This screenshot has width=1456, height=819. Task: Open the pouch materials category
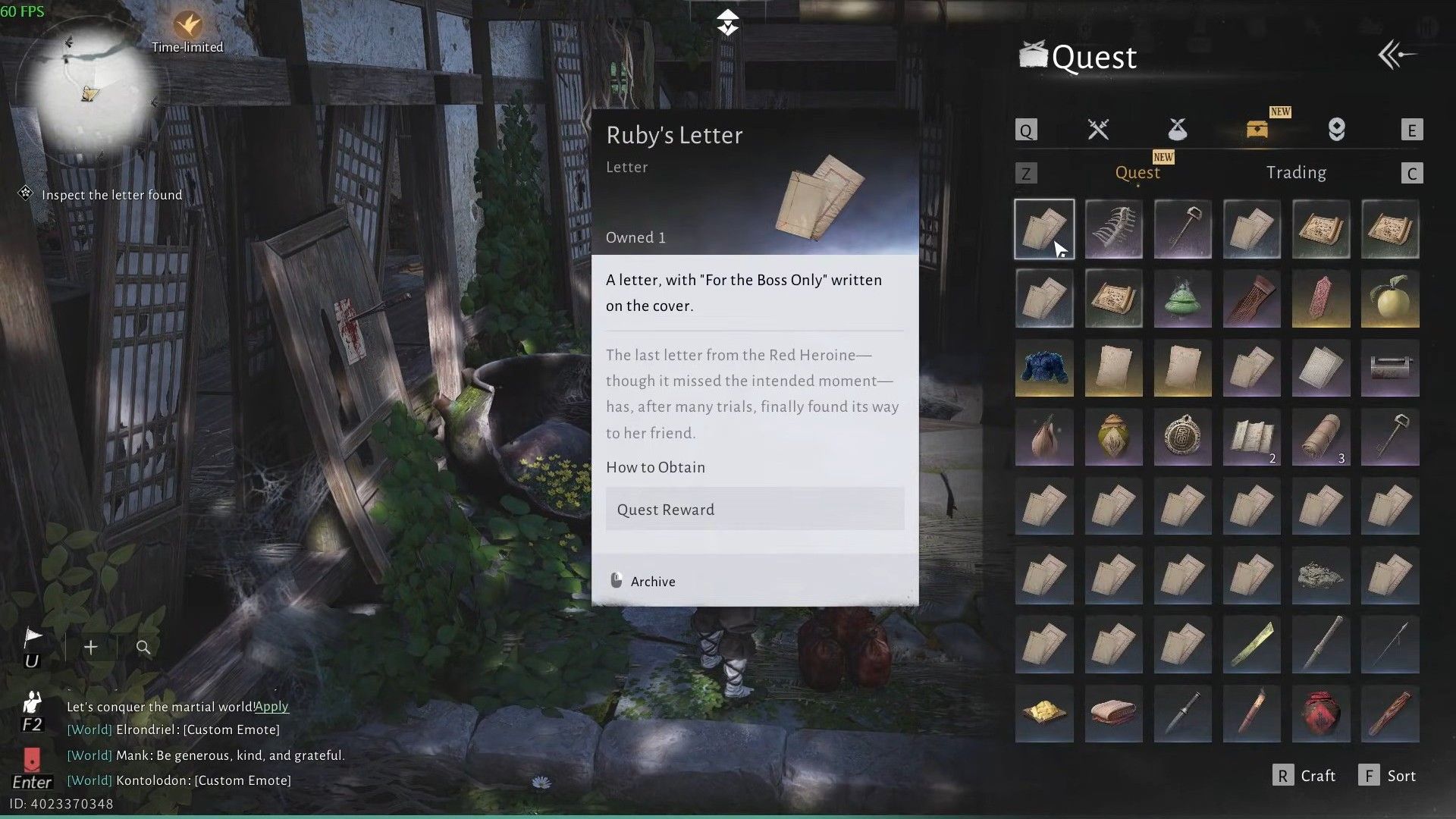coord(1177,130)
